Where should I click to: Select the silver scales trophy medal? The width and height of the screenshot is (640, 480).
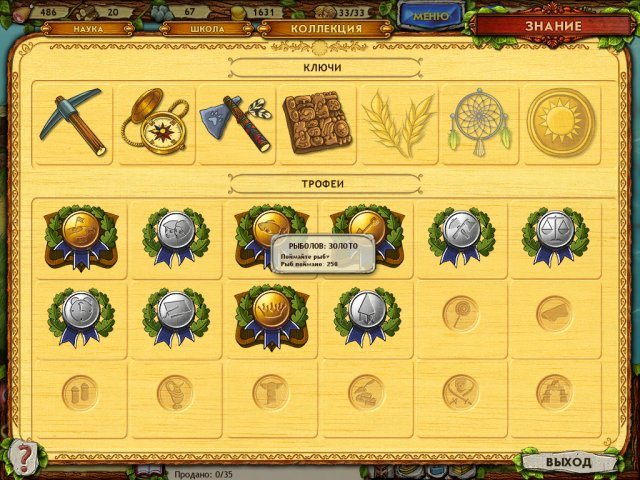(555, 231)
